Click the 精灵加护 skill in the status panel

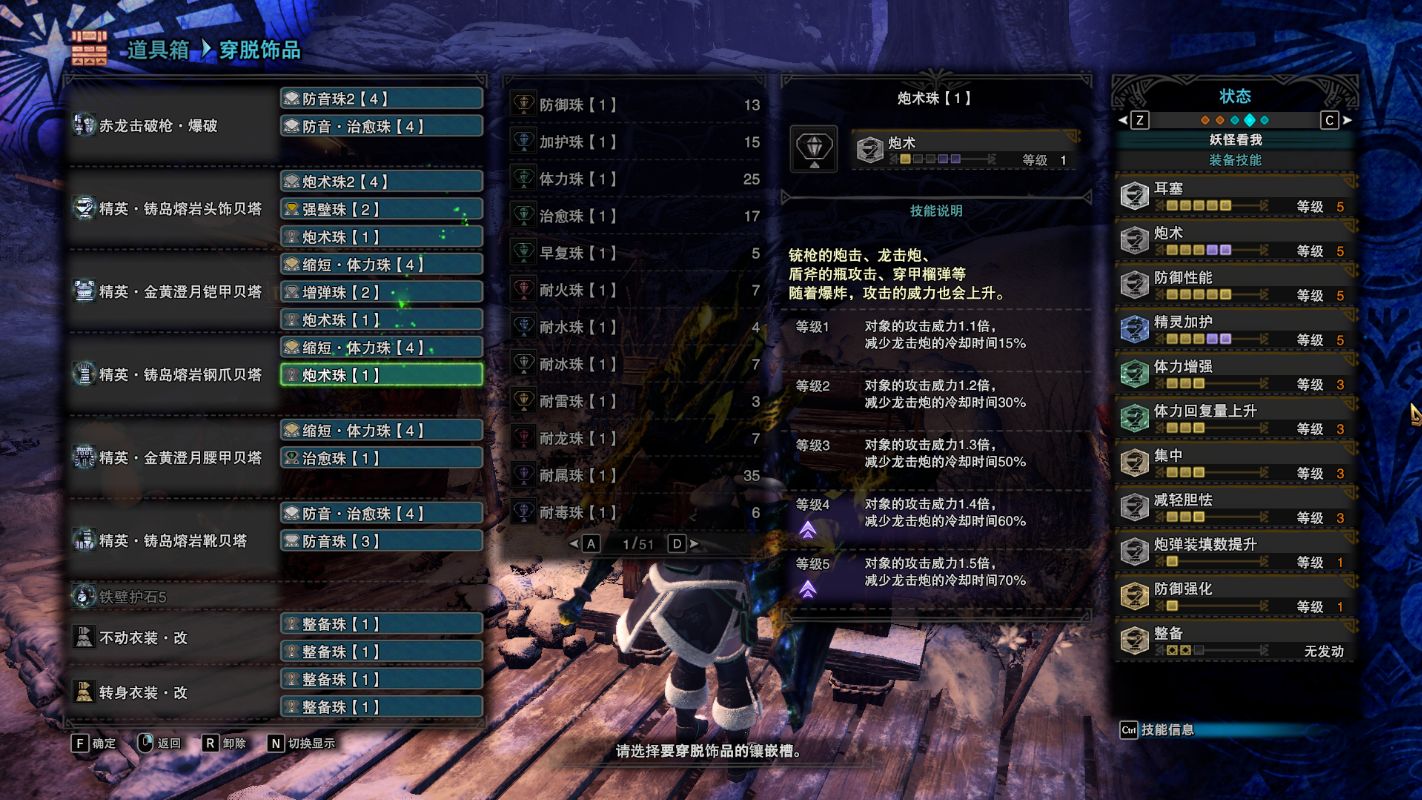1235,330
